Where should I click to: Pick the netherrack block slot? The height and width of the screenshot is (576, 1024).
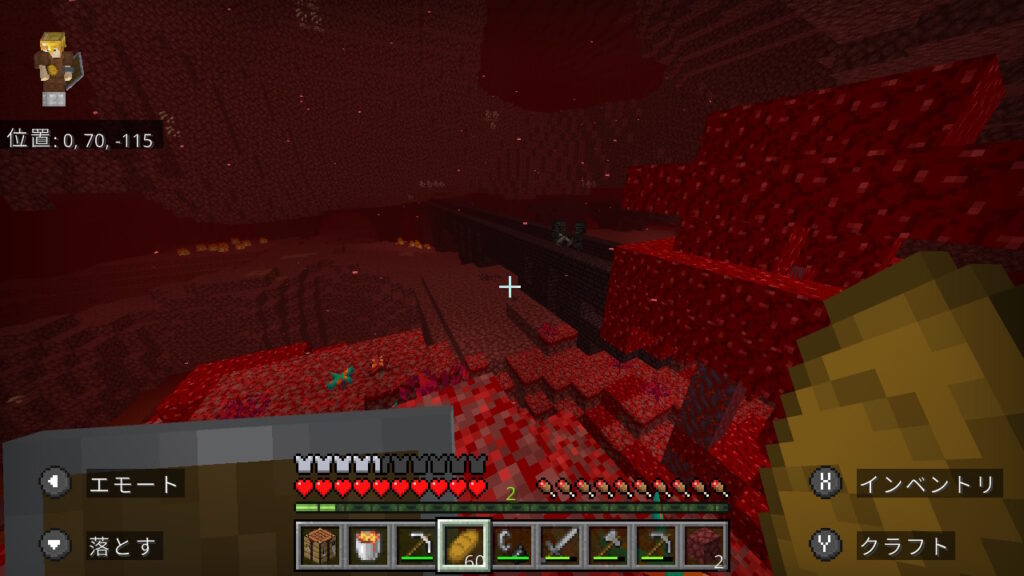(x=702, y=546)
